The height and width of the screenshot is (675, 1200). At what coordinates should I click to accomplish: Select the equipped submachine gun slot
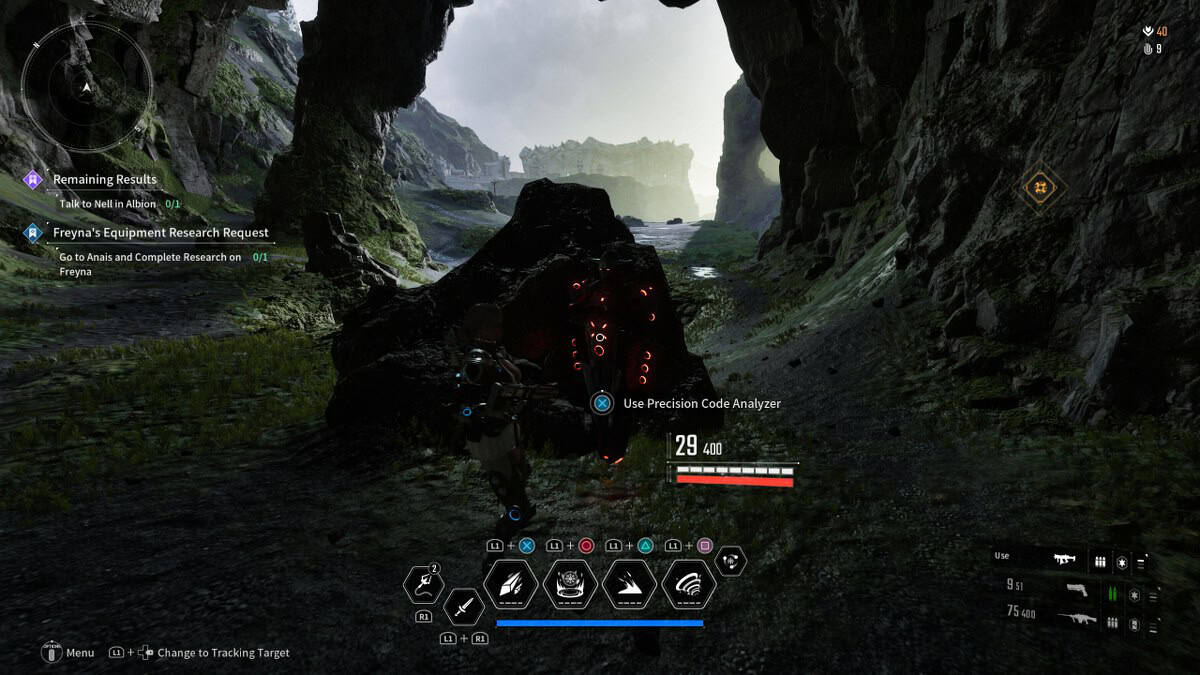(1064, 561)
